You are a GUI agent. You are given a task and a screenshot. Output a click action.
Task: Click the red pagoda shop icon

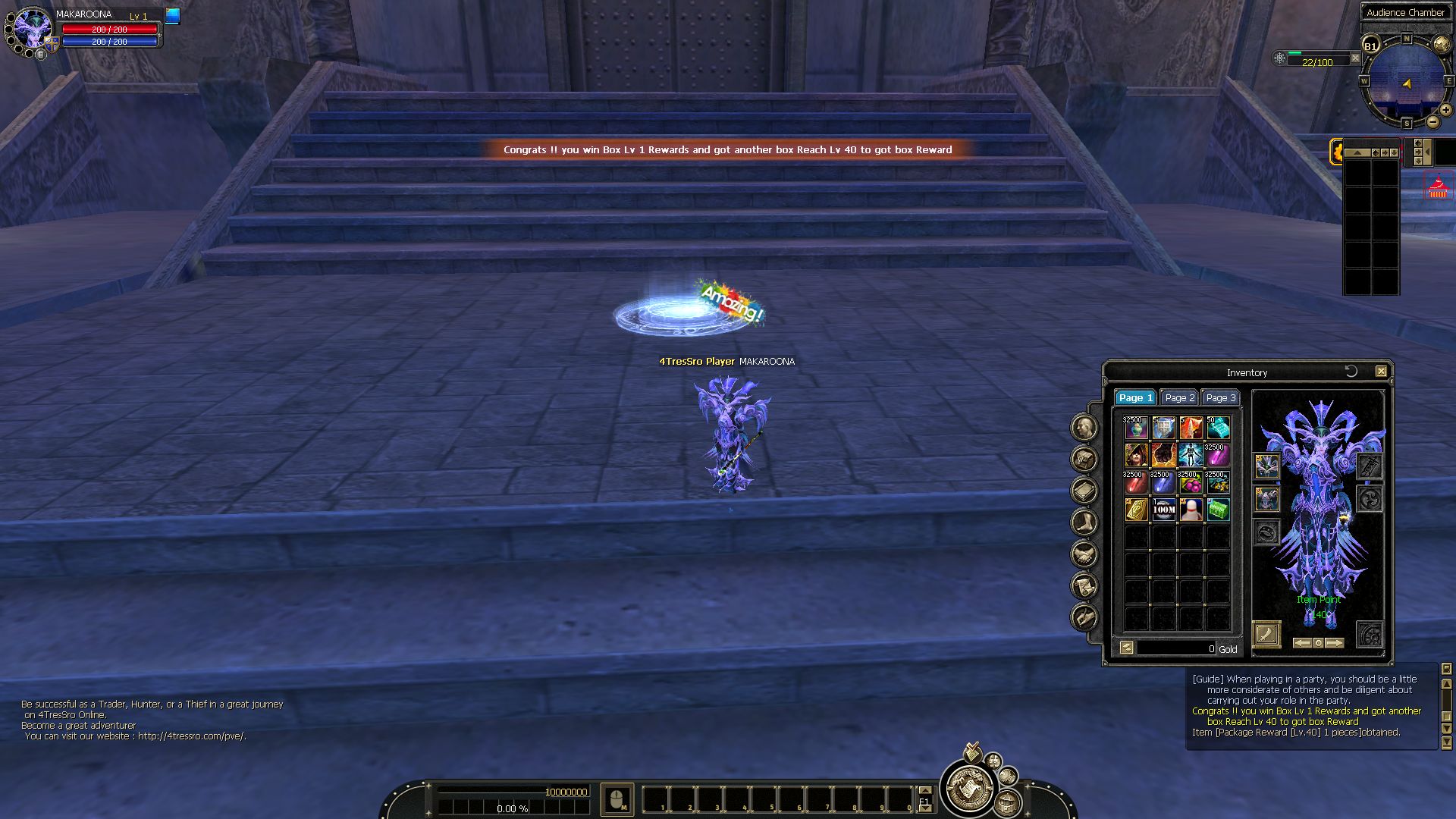click(1437, 187)
